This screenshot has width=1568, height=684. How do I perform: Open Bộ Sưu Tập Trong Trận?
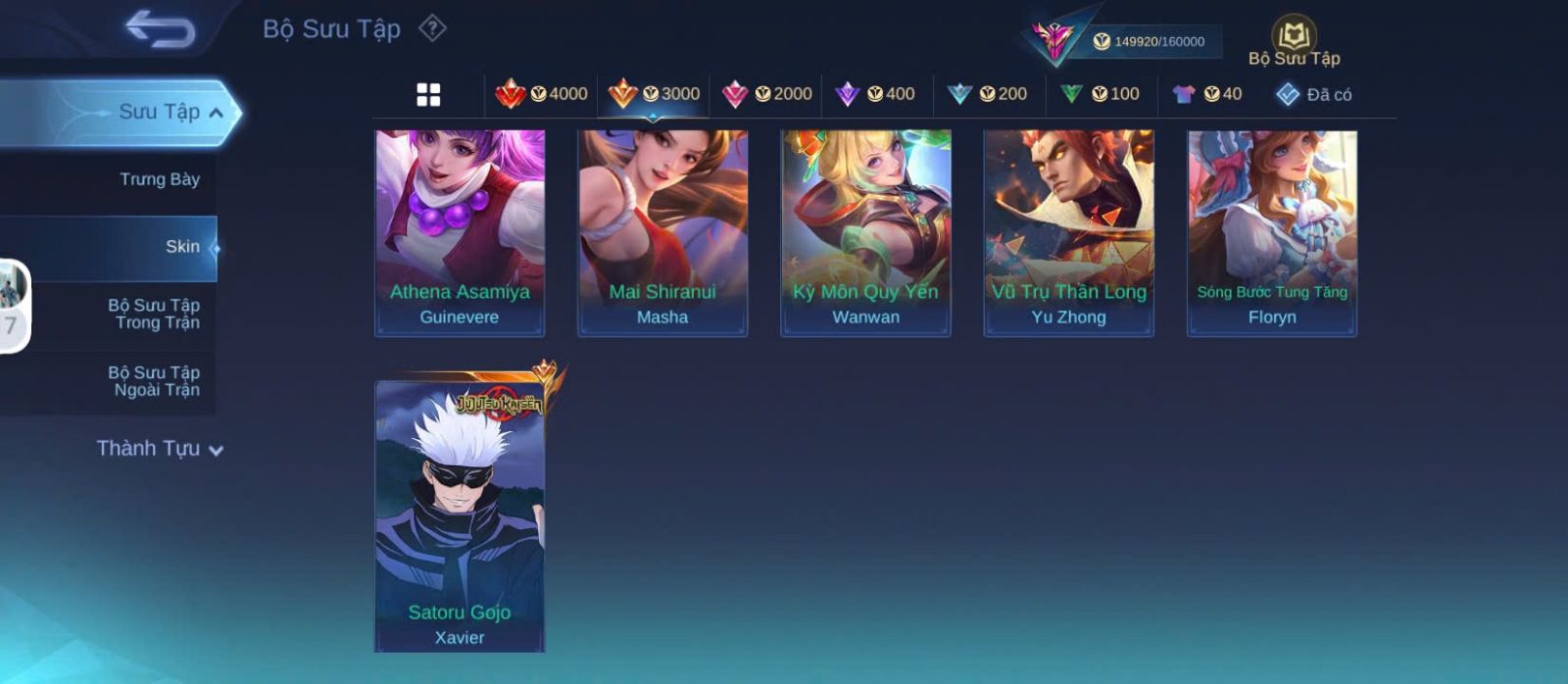coord(154,314)
